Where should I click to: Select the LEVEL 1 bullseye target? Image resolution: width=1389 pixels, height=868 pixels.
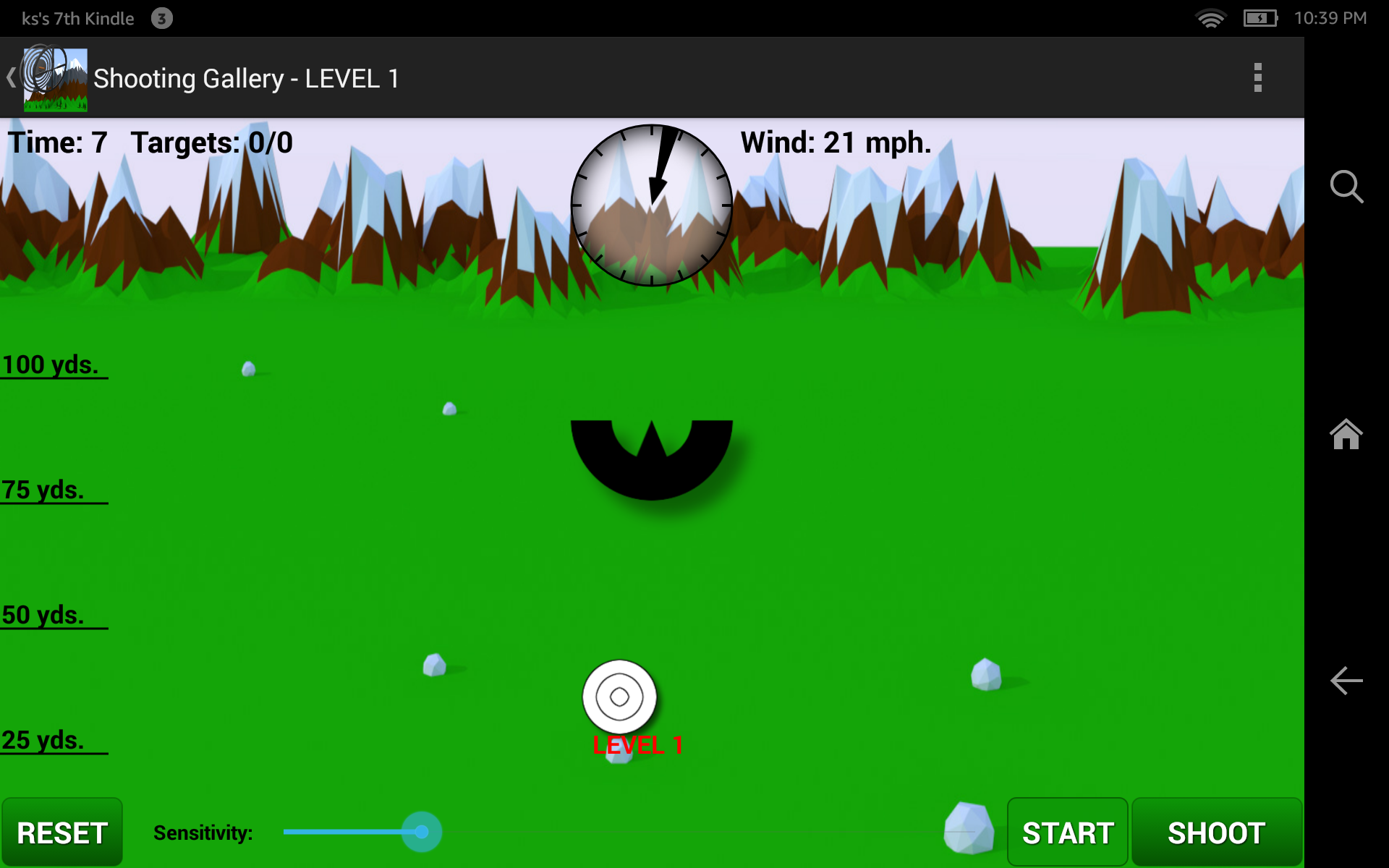pyautogui.click(x=619, y=697)
